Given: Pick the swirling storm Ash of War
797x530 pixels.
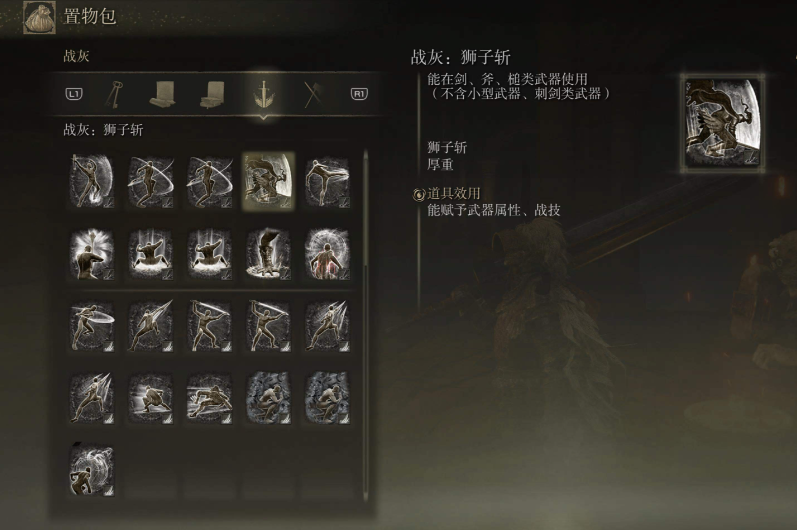Looking at the screenshot, I should (92, 470).
